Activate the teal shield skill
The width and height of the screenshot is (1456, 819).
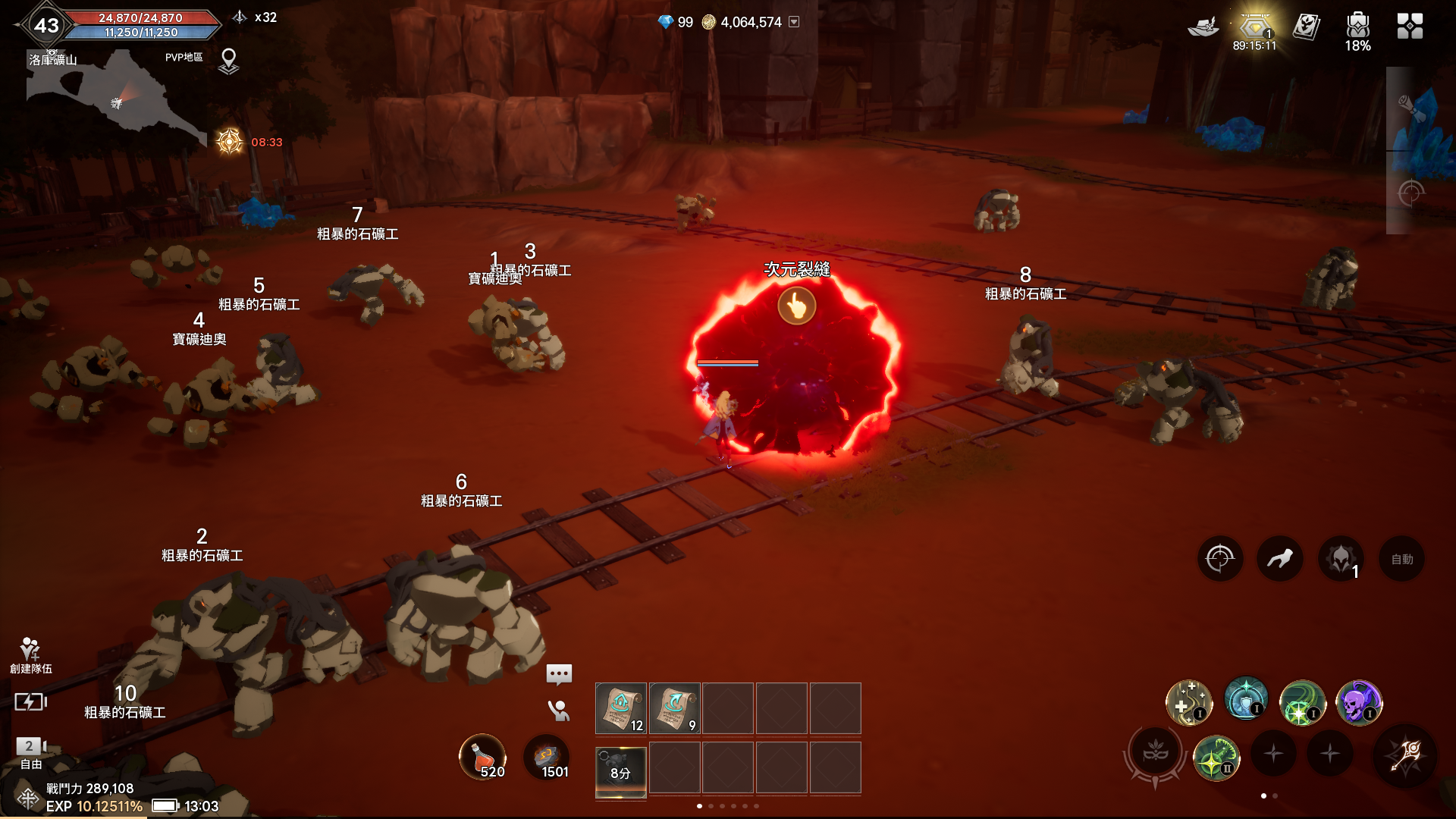1245,701
